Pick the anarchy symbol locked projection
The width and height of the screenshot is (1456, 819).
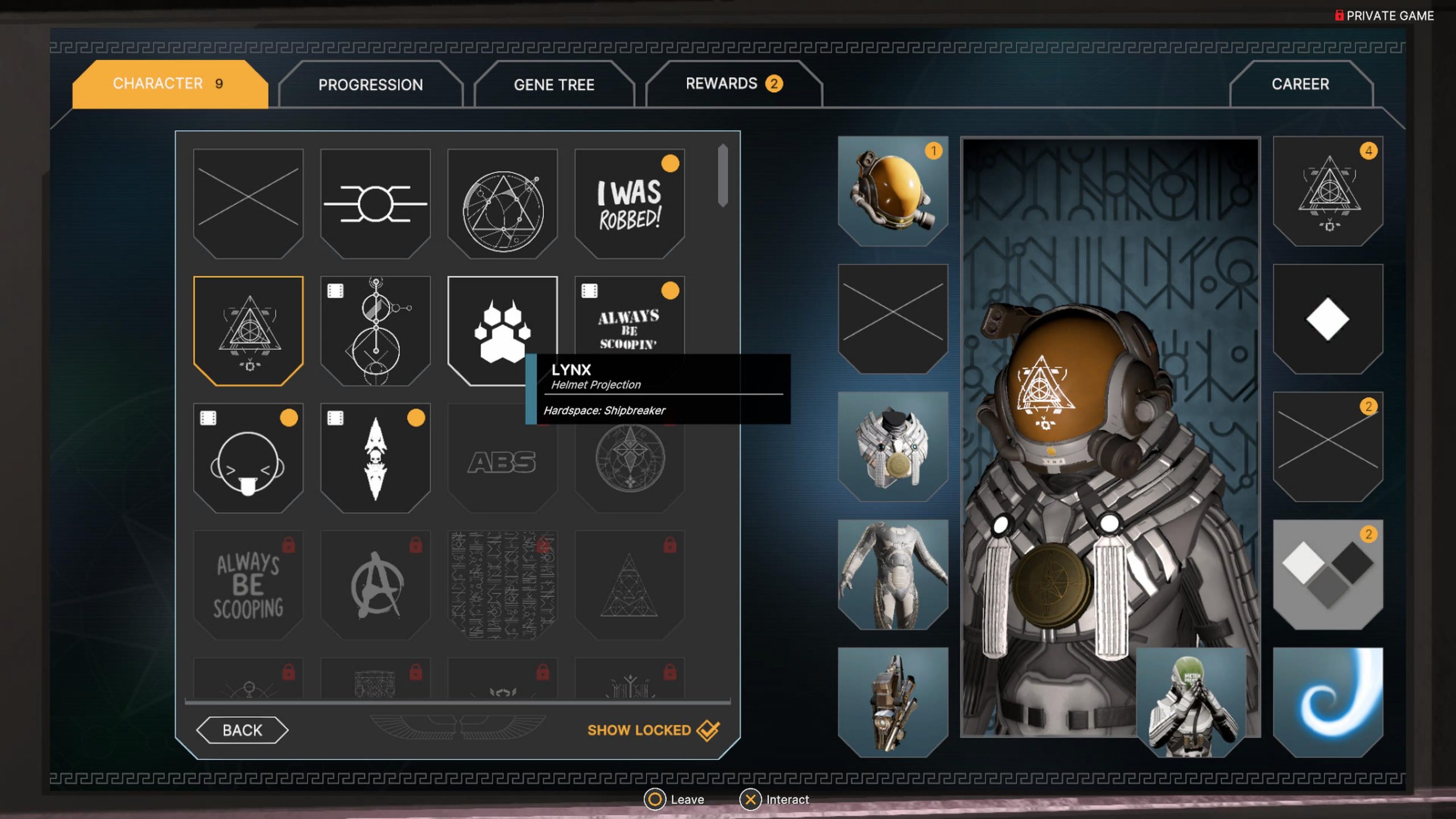pos(375,585)
